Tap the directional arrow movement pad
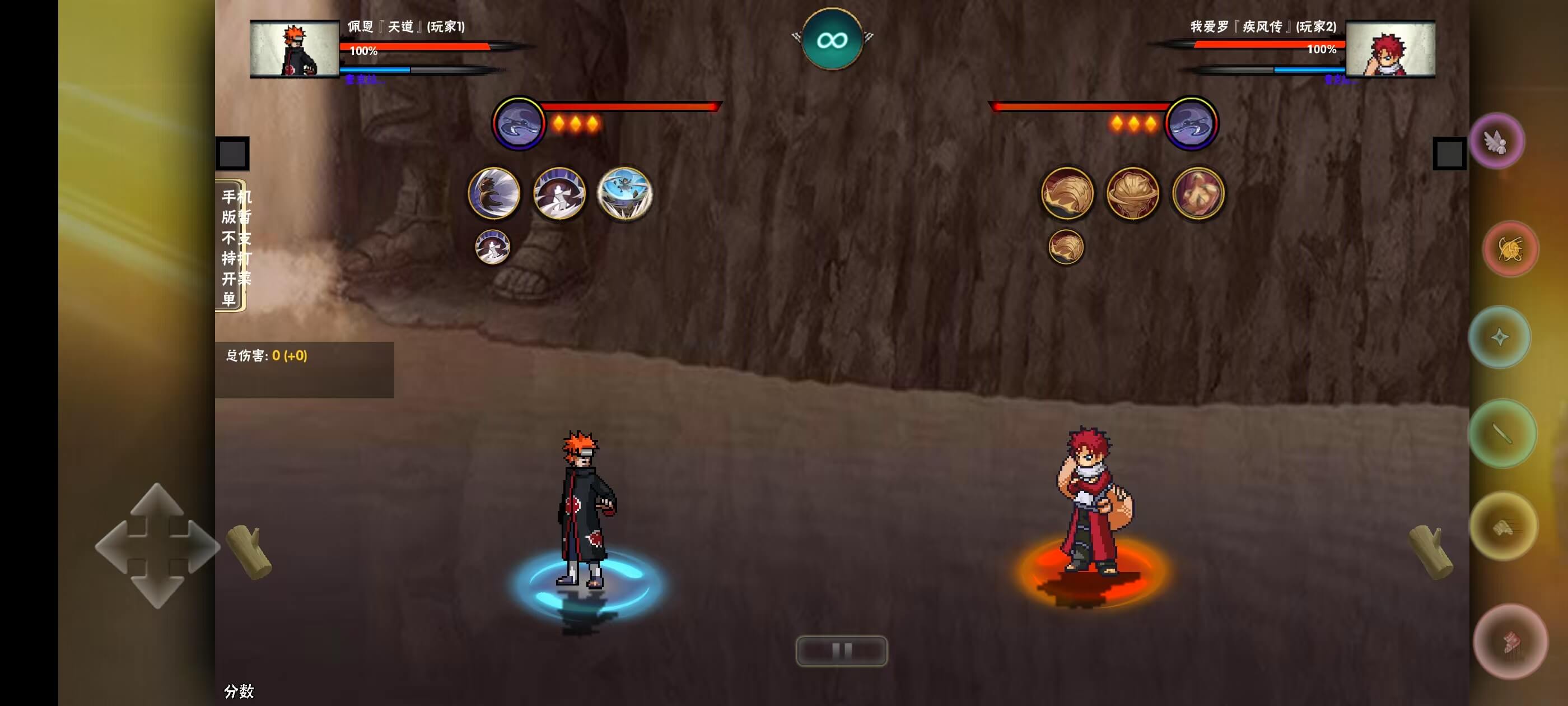1568x706 pixels. [x=157, y=546]
